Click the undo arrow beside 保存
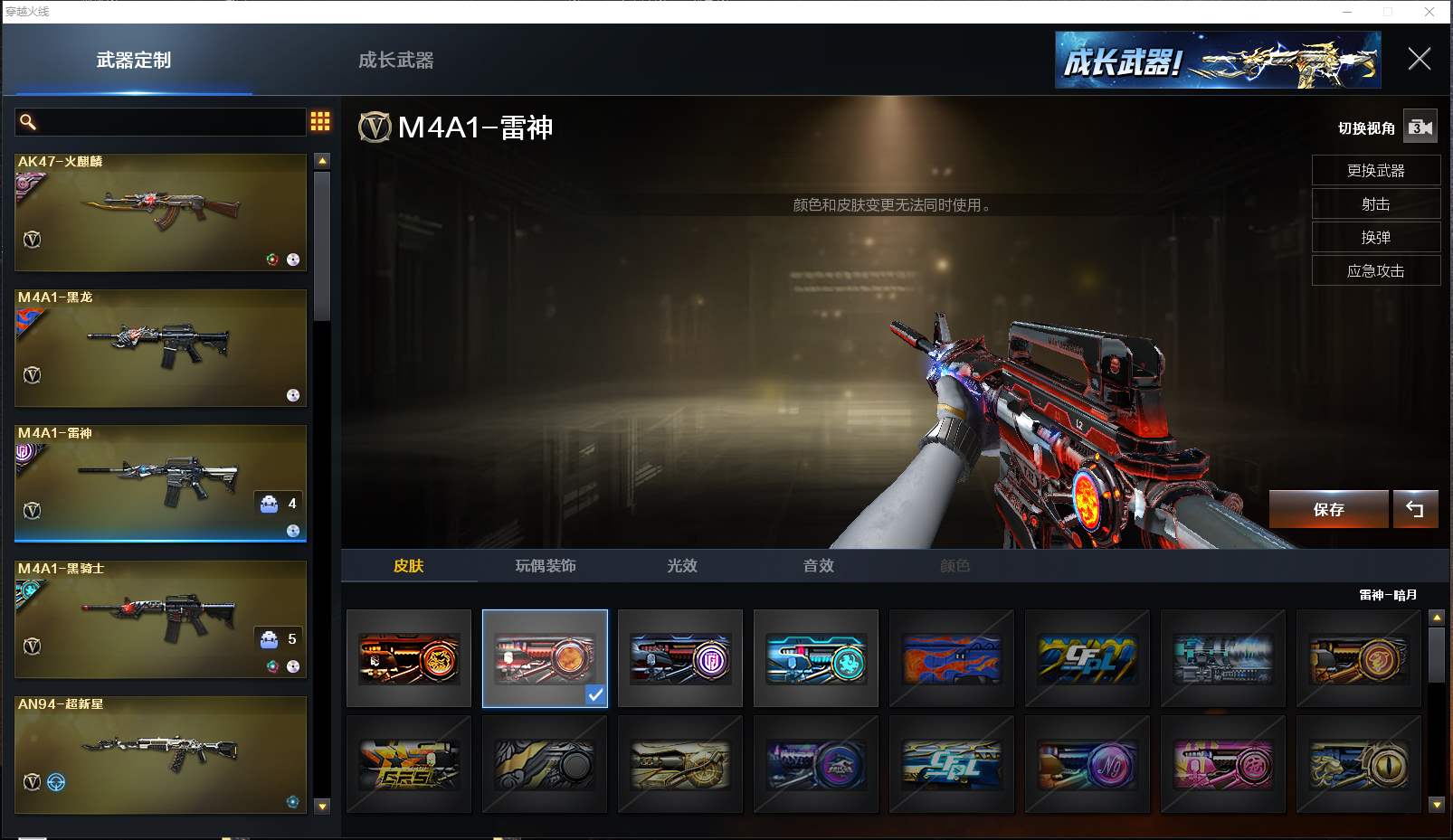Screen dimensions: 1453x840 coord(1415,510)
